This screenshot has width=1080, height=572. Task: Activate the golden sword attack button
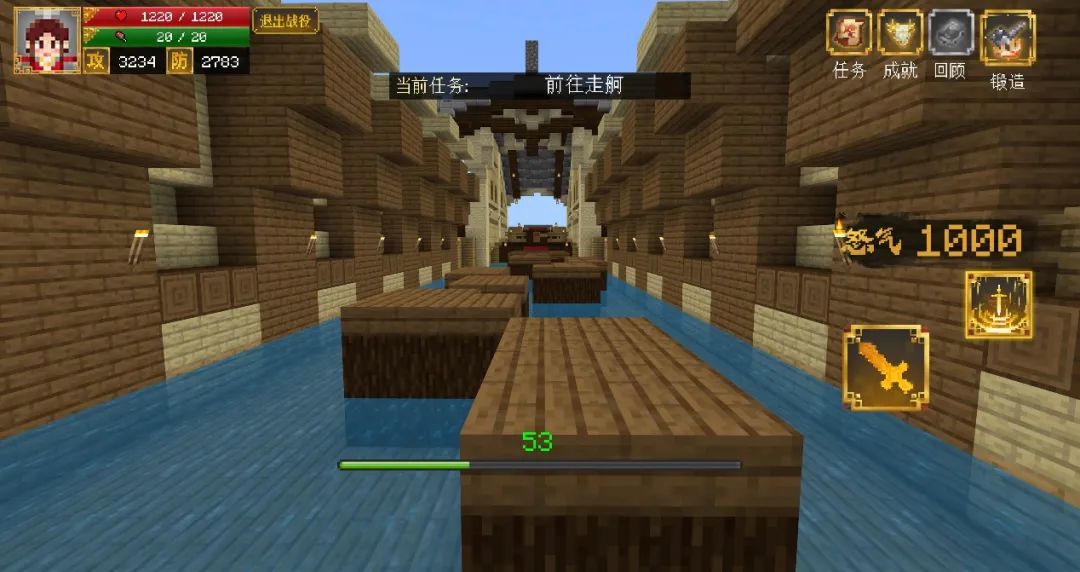point(885,367)
